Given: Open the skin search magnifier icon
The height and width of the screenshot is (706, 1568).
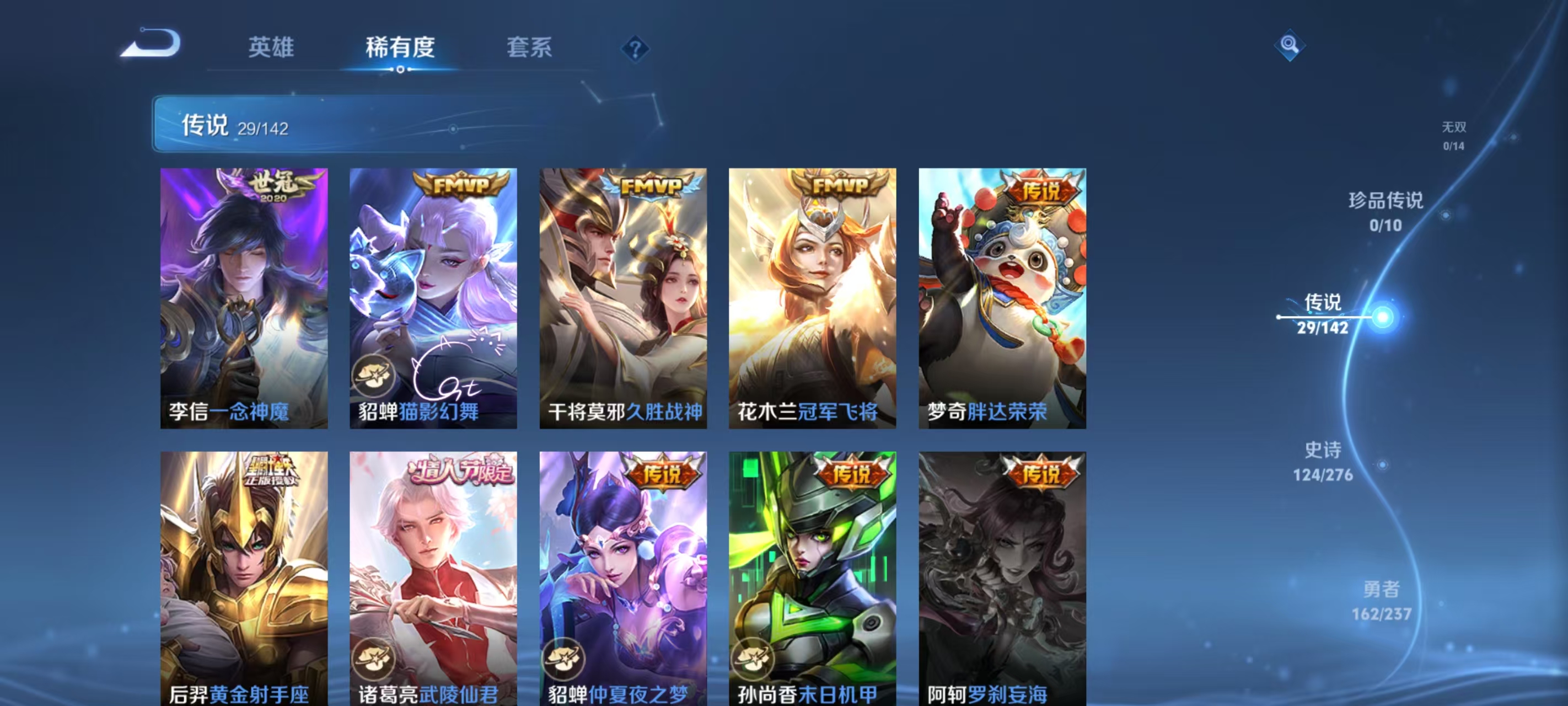Looking at the screenshot, I should [1291, 46].
